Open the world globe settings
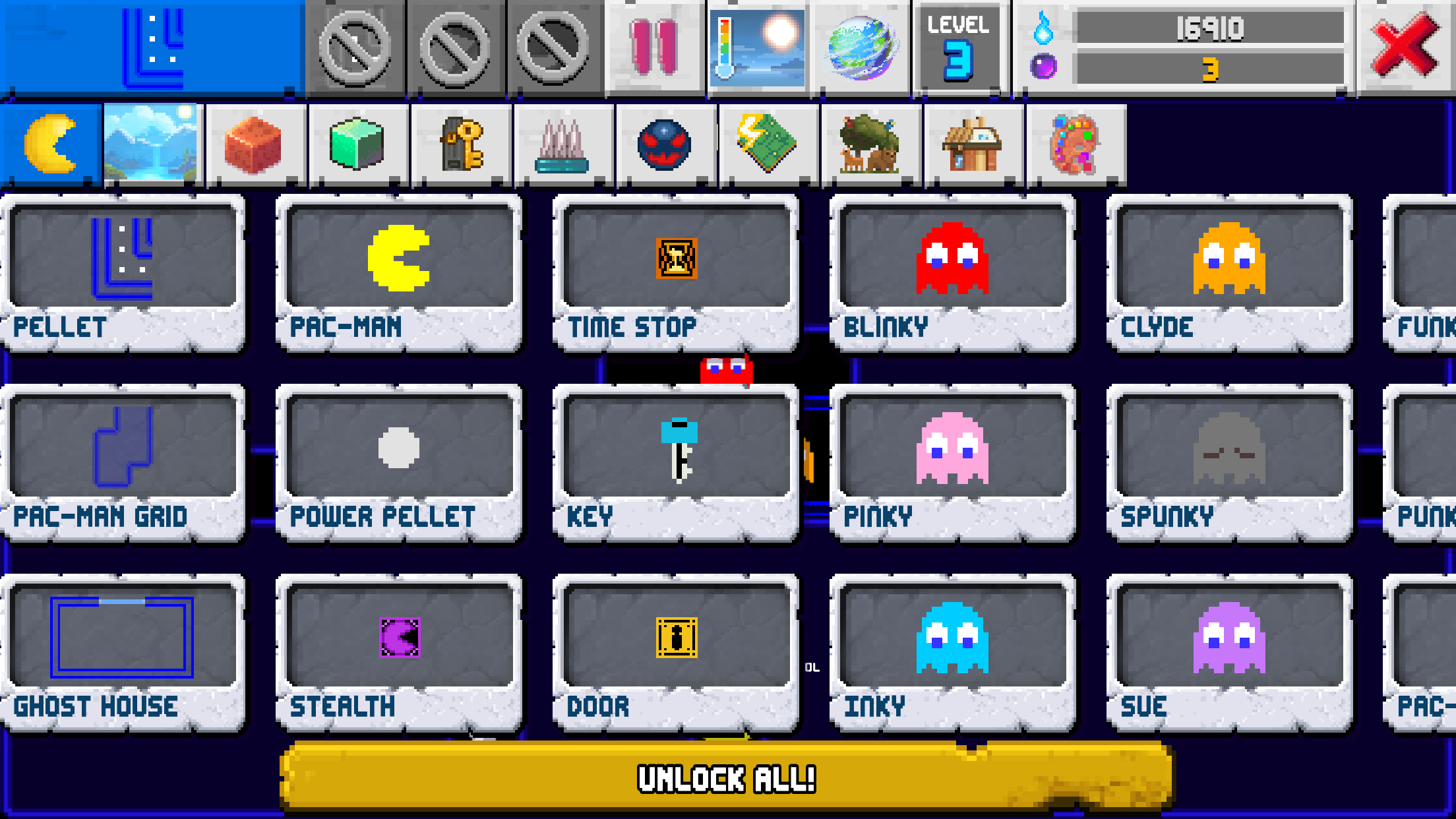Screen dimensions: 1456x819 [861, 46]
